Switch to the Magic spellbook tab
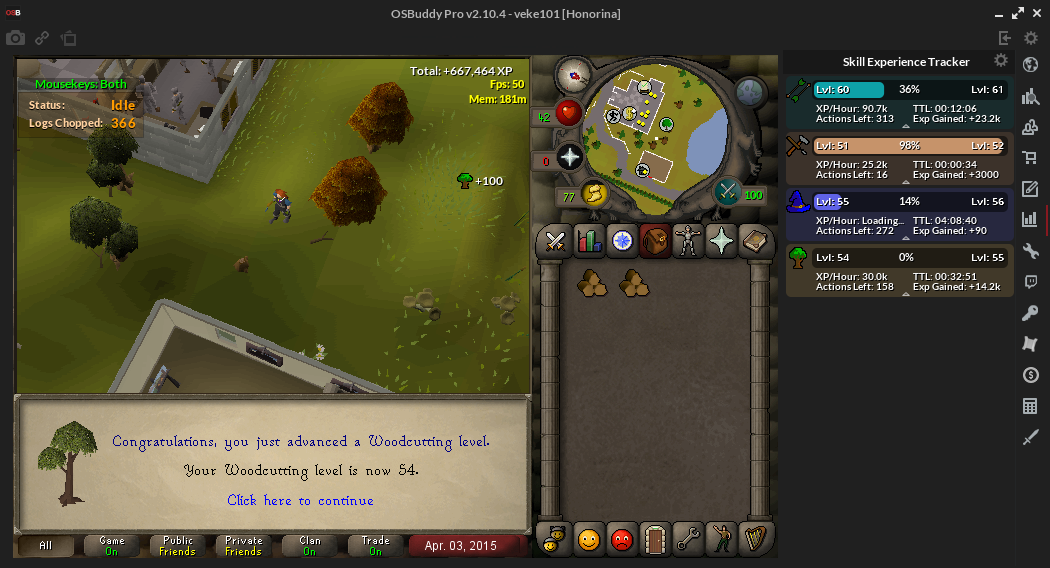 [754, 241]
